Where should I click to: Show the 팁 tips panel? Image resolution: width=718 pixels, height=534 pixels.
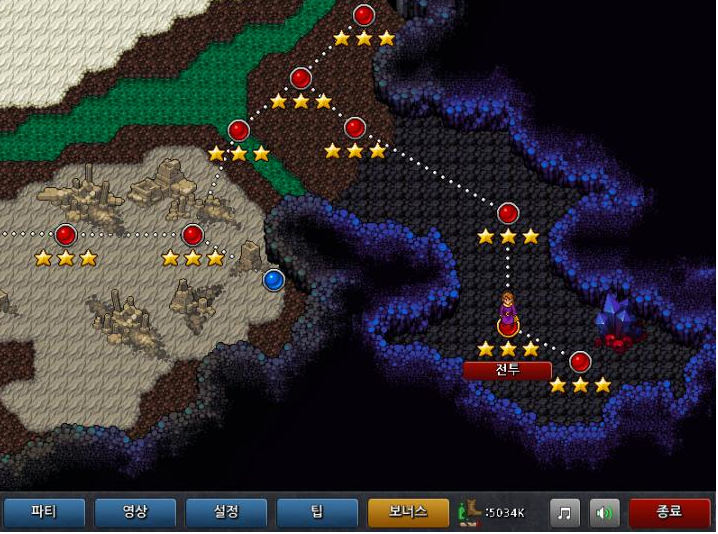pos(317,513)
